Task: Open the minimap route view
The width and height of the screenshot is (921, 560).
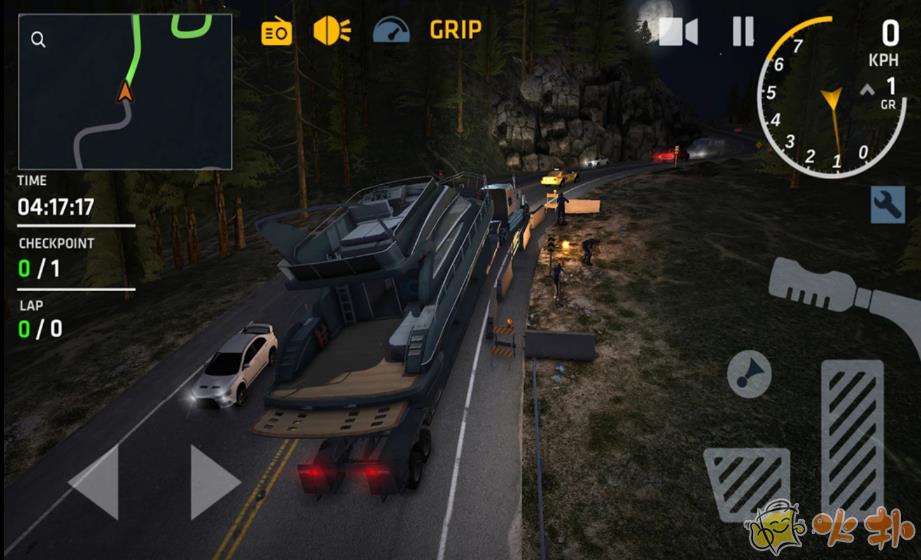Action: tap(125, 92)
